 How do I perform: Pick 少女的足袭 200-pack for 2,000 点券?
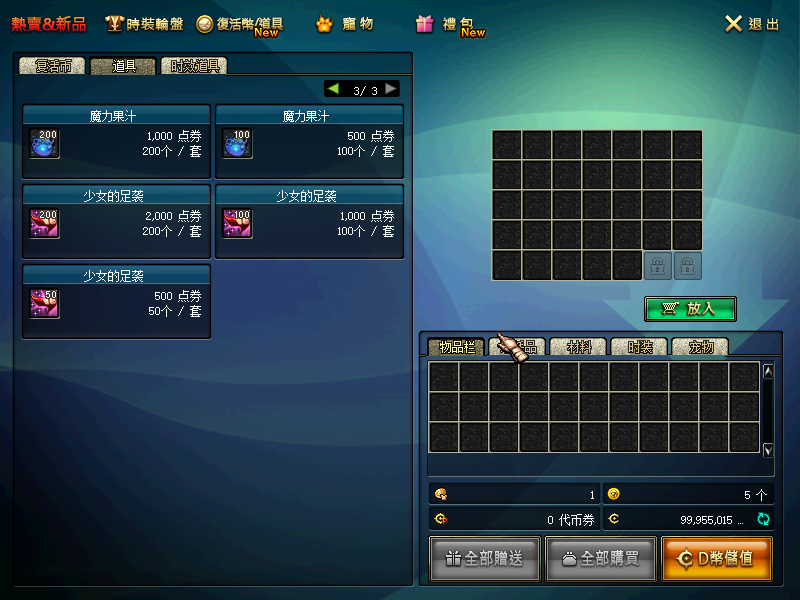(117, 222)
